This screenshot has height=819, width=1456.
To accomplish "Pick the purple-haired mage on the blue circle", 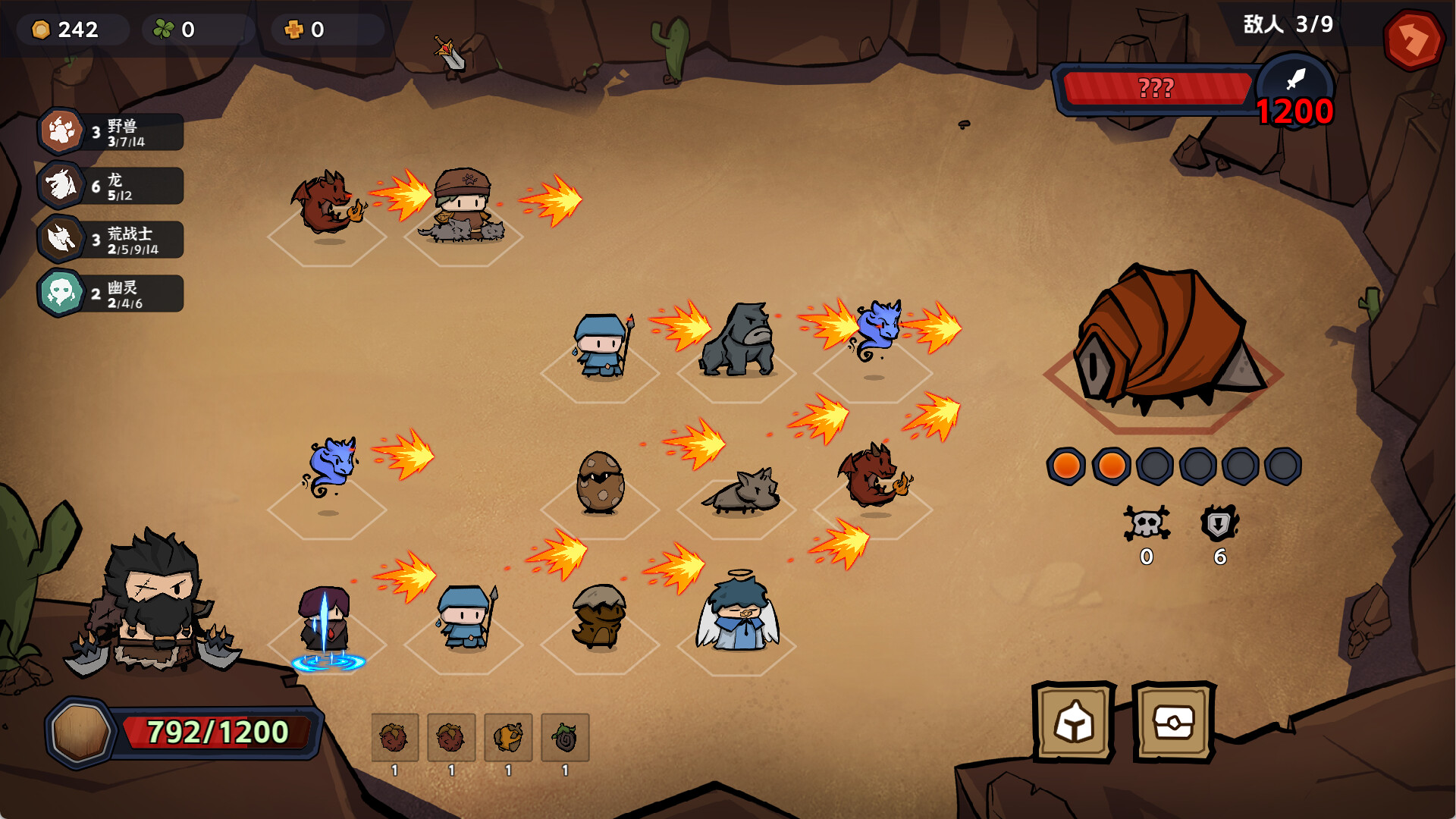I will click(326, 623).
